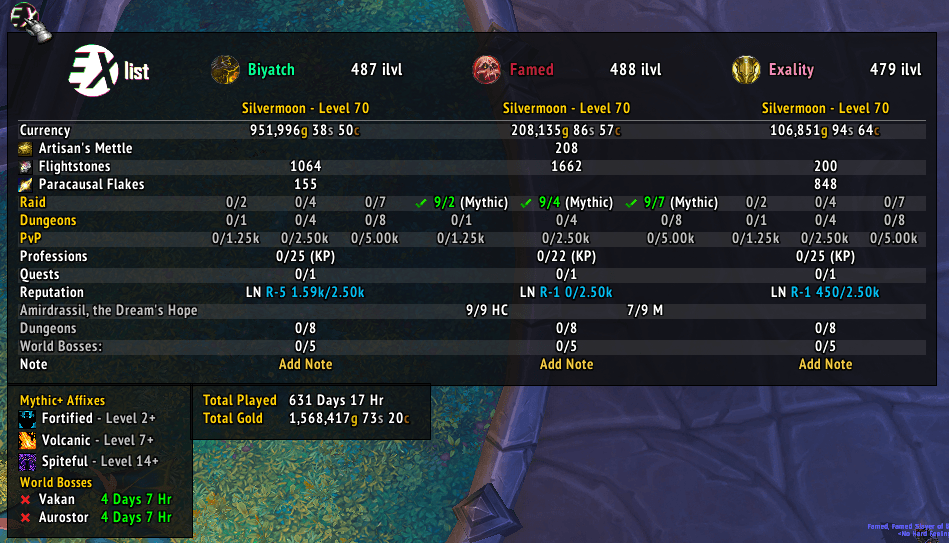Click the Vakan world boss entry
Viewport: 949px width, 543px height.
[x=56, y=499]
